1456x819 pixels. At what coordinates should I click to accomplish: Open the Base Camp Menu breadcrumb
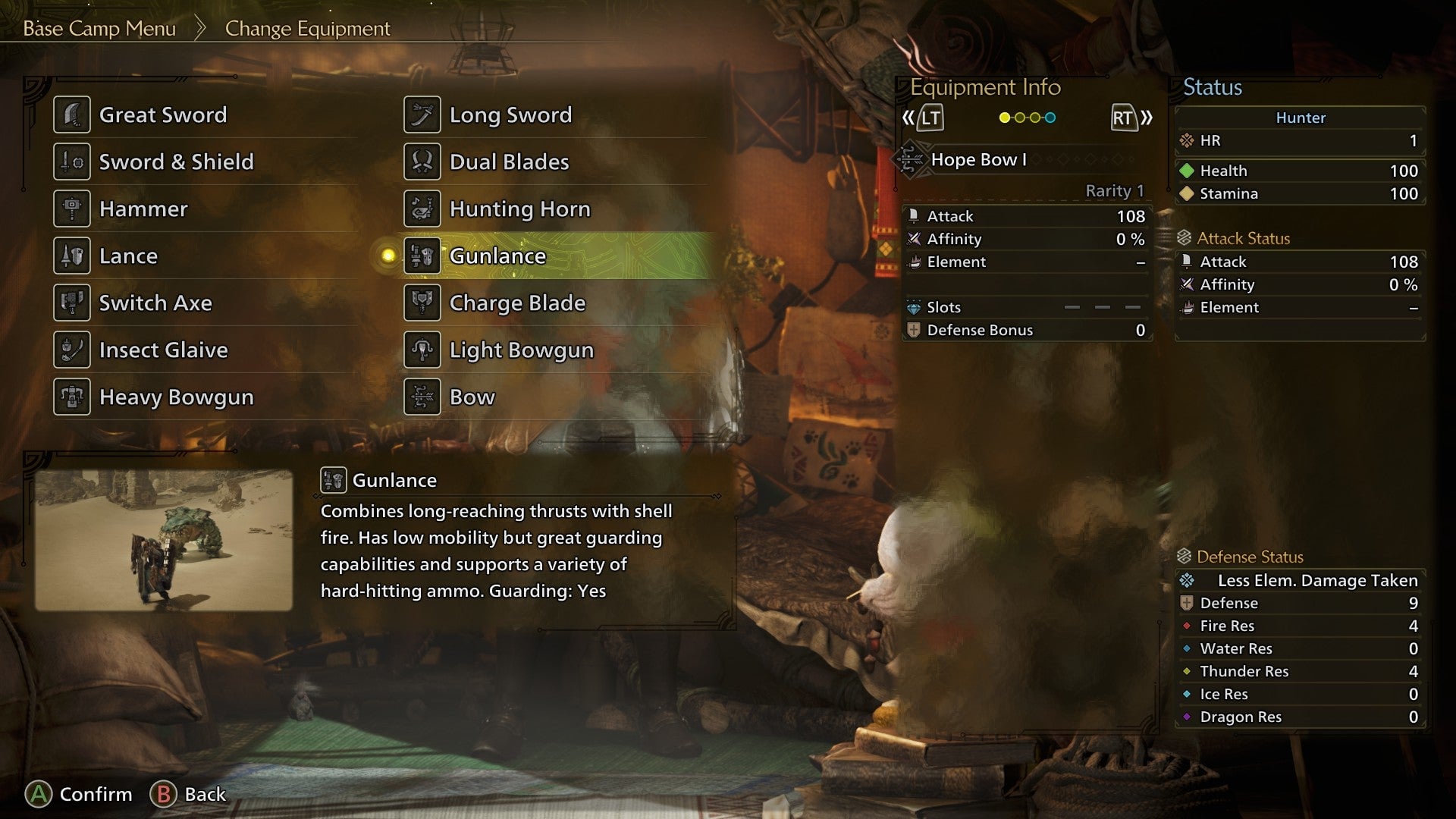tap(99, 29)
